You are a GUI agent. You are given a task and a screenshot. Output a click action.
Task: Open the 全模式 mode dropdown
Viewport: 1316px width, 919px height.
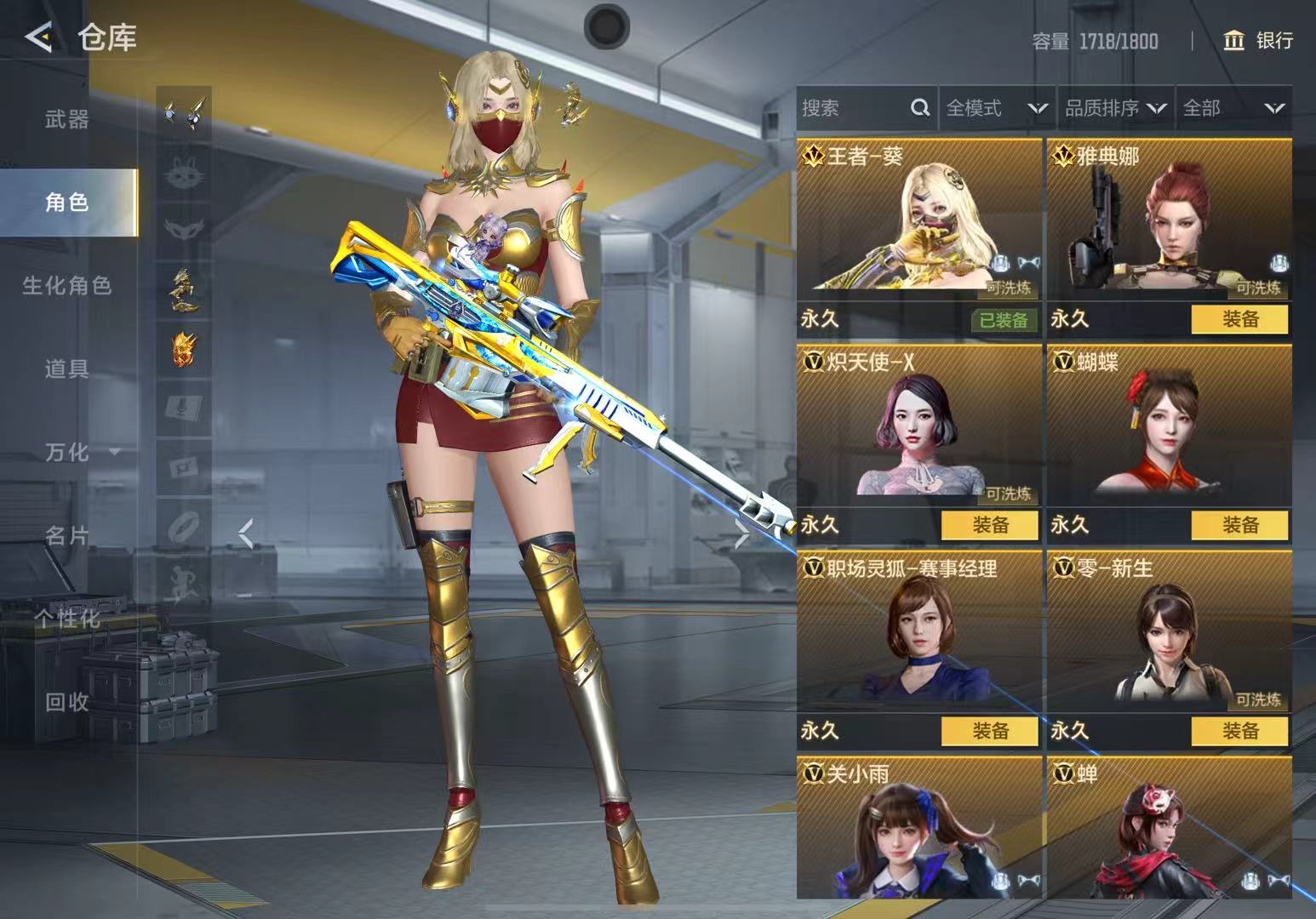pos(996,108)
